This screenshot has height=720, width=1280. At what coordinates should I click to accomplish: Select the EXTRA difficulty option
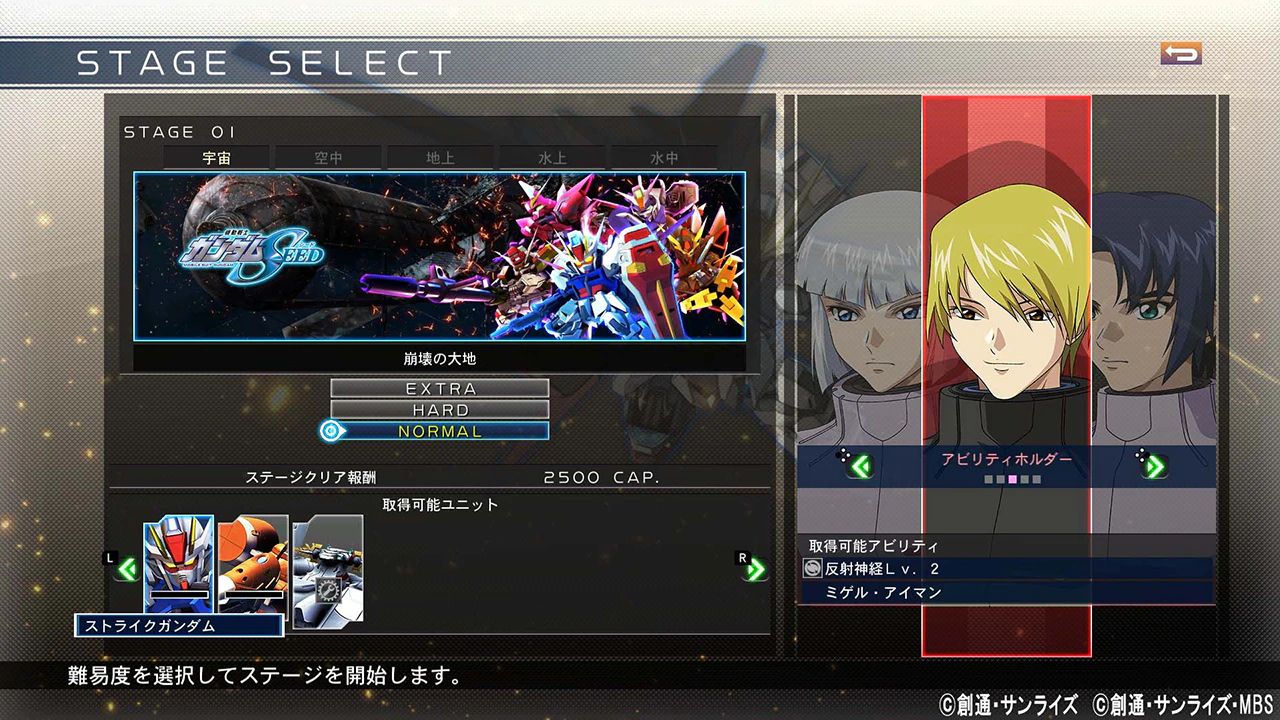click(440, 388)
